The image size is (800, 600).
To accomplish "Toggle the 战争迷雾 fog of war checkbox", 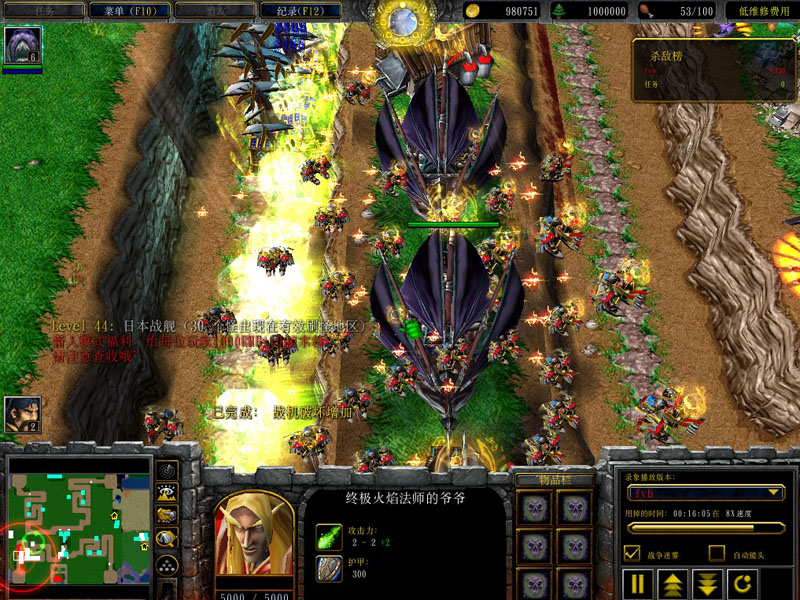I will click(x=631, y=553).
